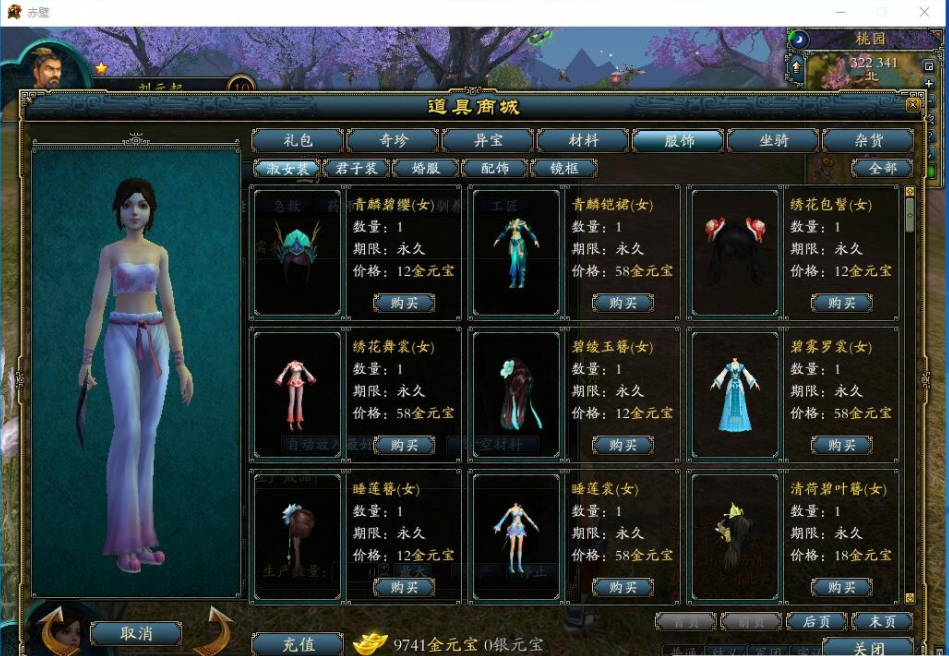Select the 异宝 category tab
The height and width of the screenshot is (656, 949).
tap(488, 141)
